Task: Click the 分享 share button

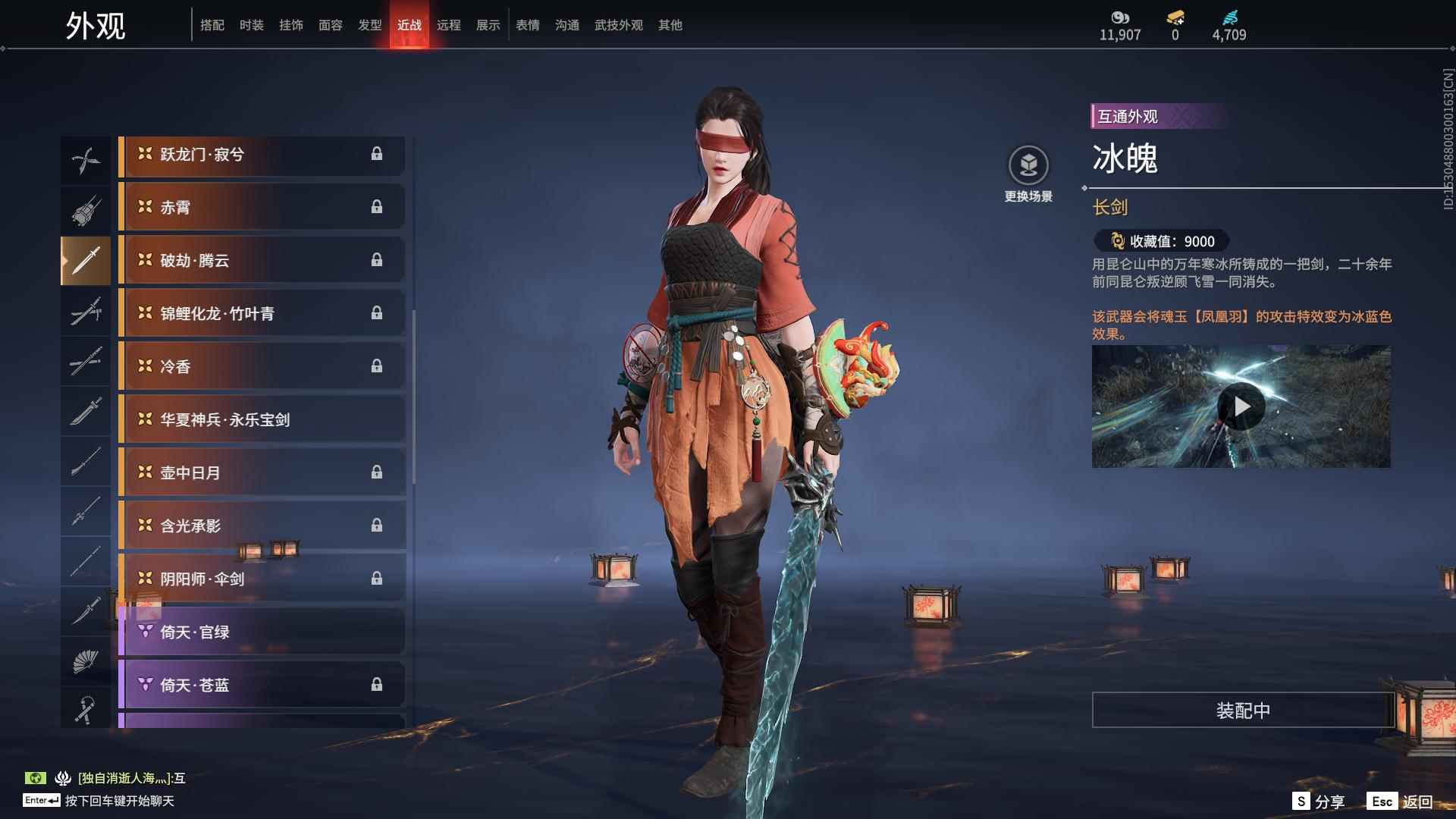Action: [1319, 802]
